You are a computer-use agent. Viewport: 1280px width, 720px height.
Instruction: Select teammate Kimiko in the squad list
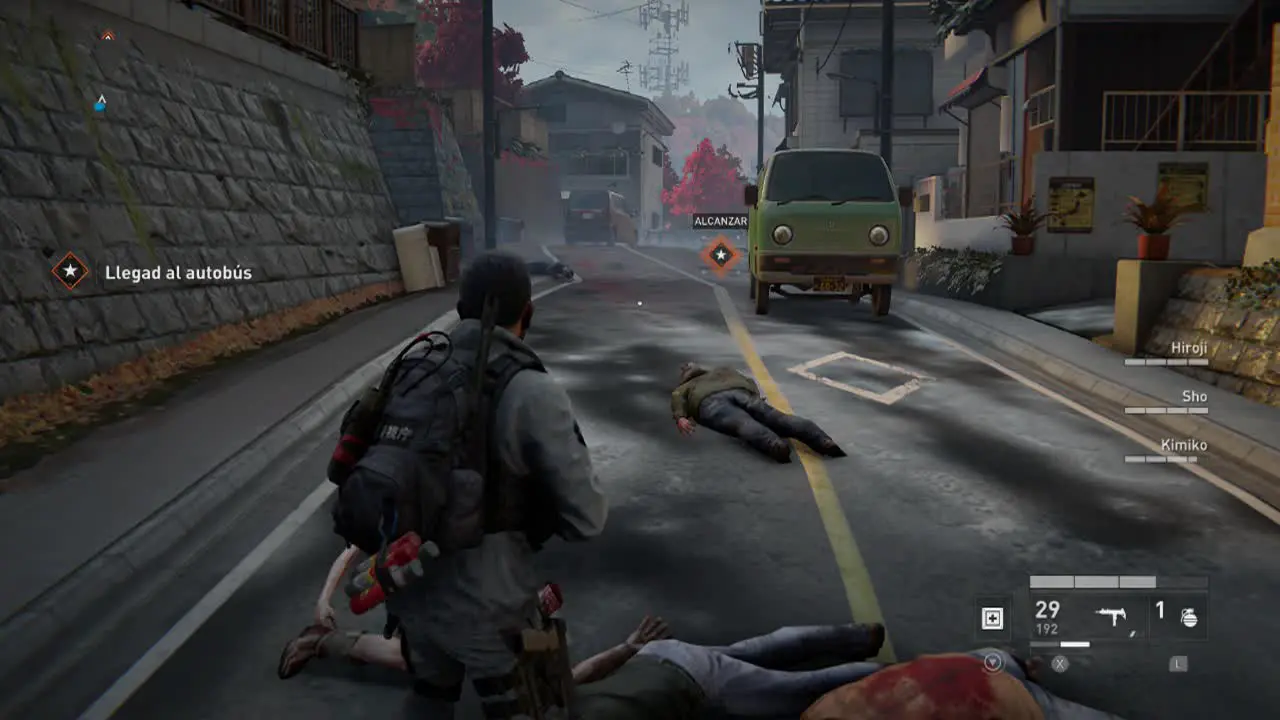1183,445
